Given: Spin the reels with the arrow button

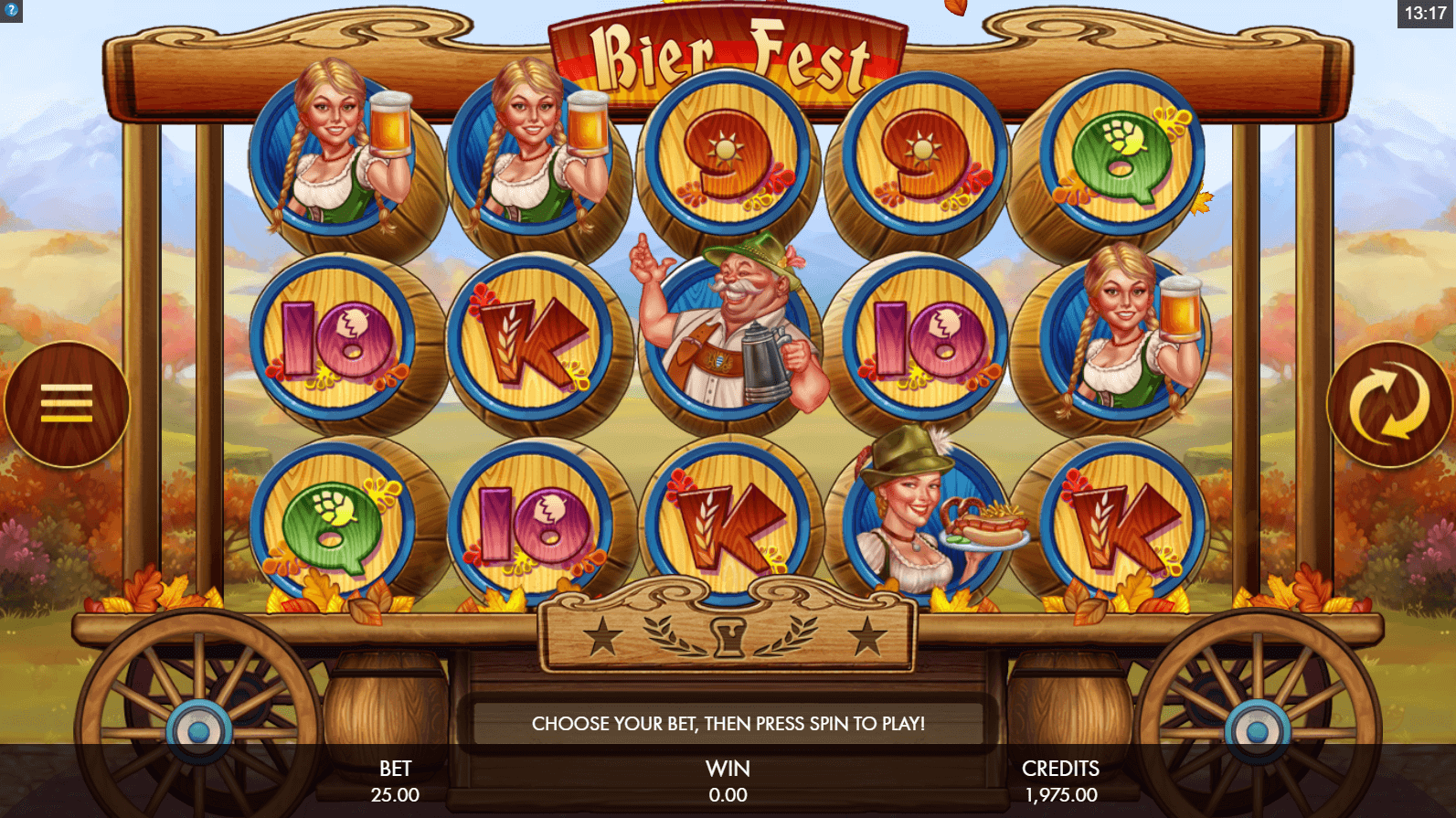Looking at the screenshot, I should pos(1388,403).
